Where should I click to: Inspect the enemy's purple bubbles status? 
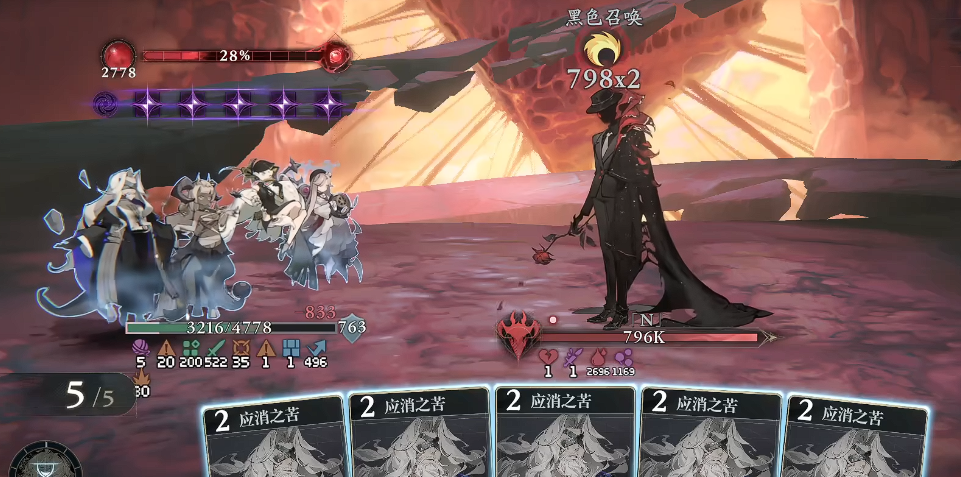[623, 356]
